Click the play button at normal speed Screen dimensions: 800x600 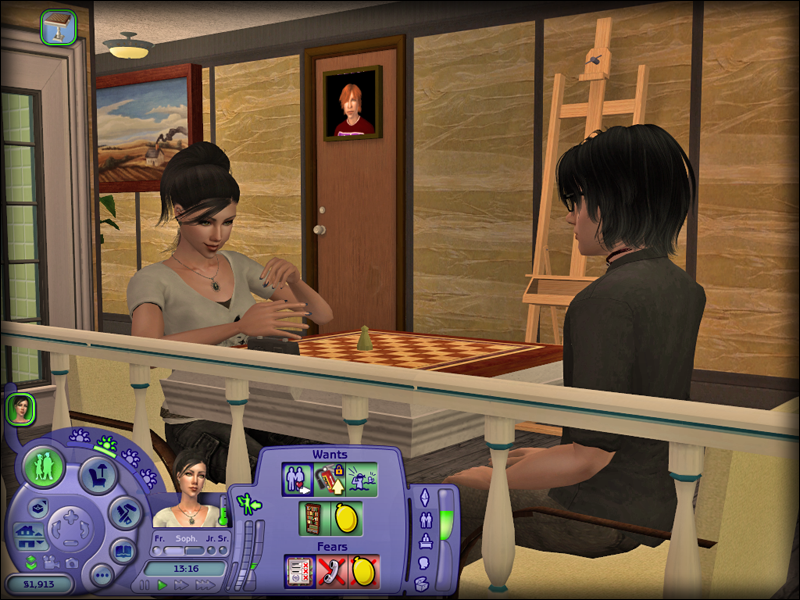coord(162,585)
